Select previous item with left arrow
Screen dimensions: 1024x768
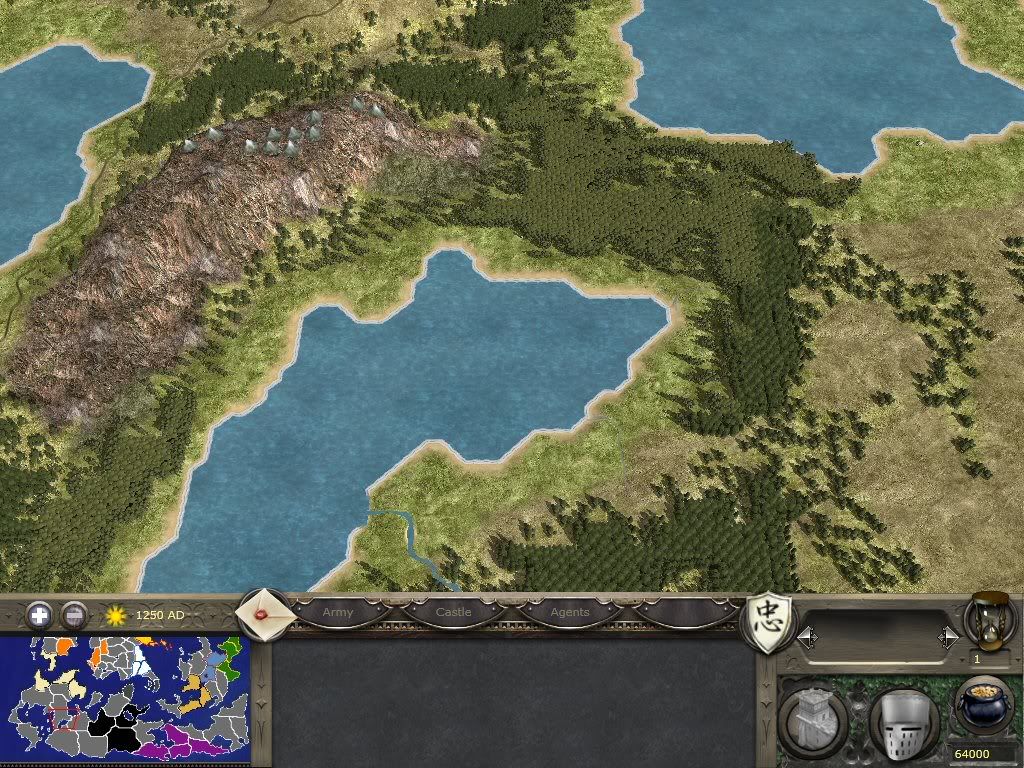[805, 636]
